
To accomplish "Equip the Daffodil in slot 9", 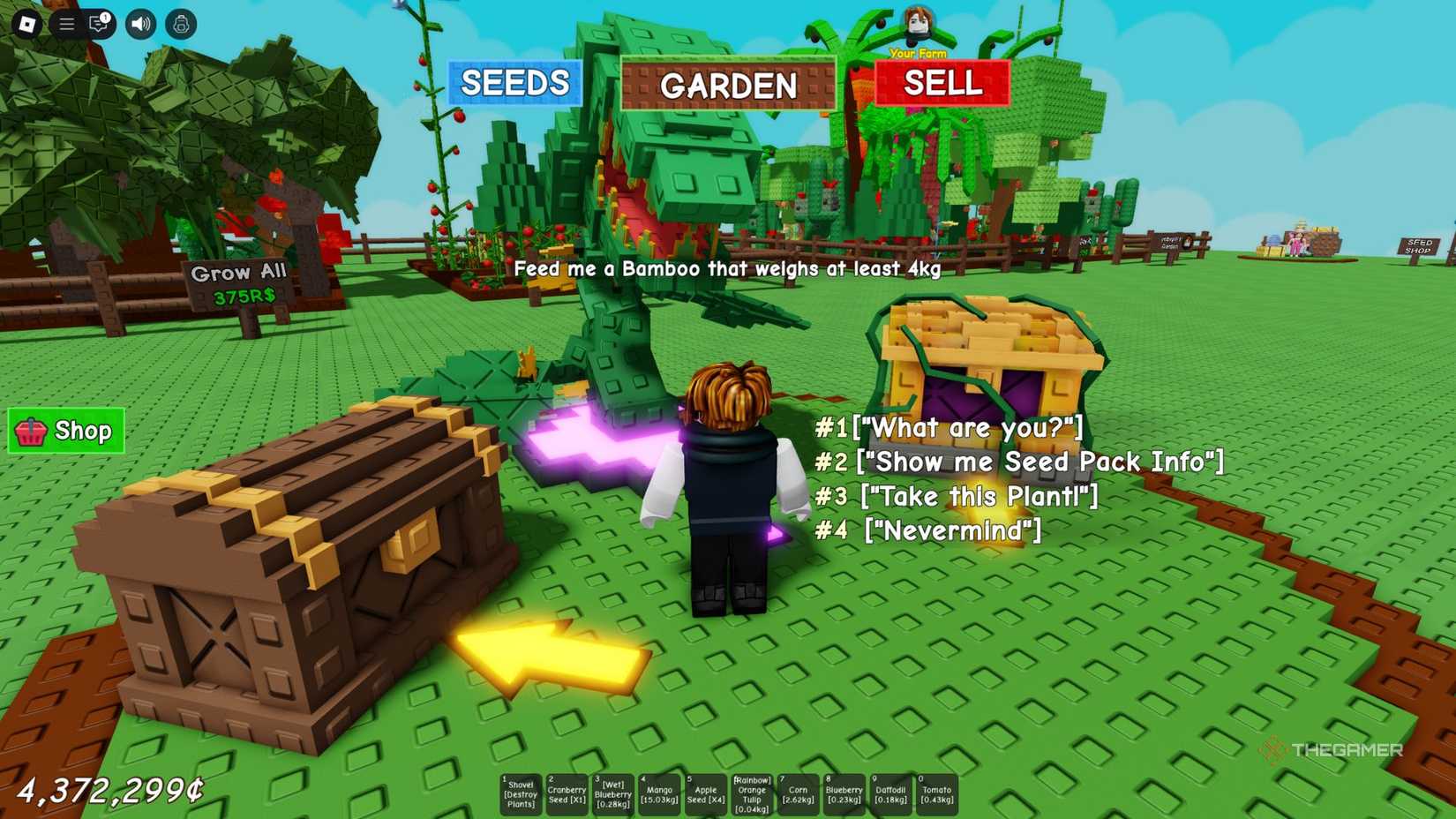I will tap(891, 793).
